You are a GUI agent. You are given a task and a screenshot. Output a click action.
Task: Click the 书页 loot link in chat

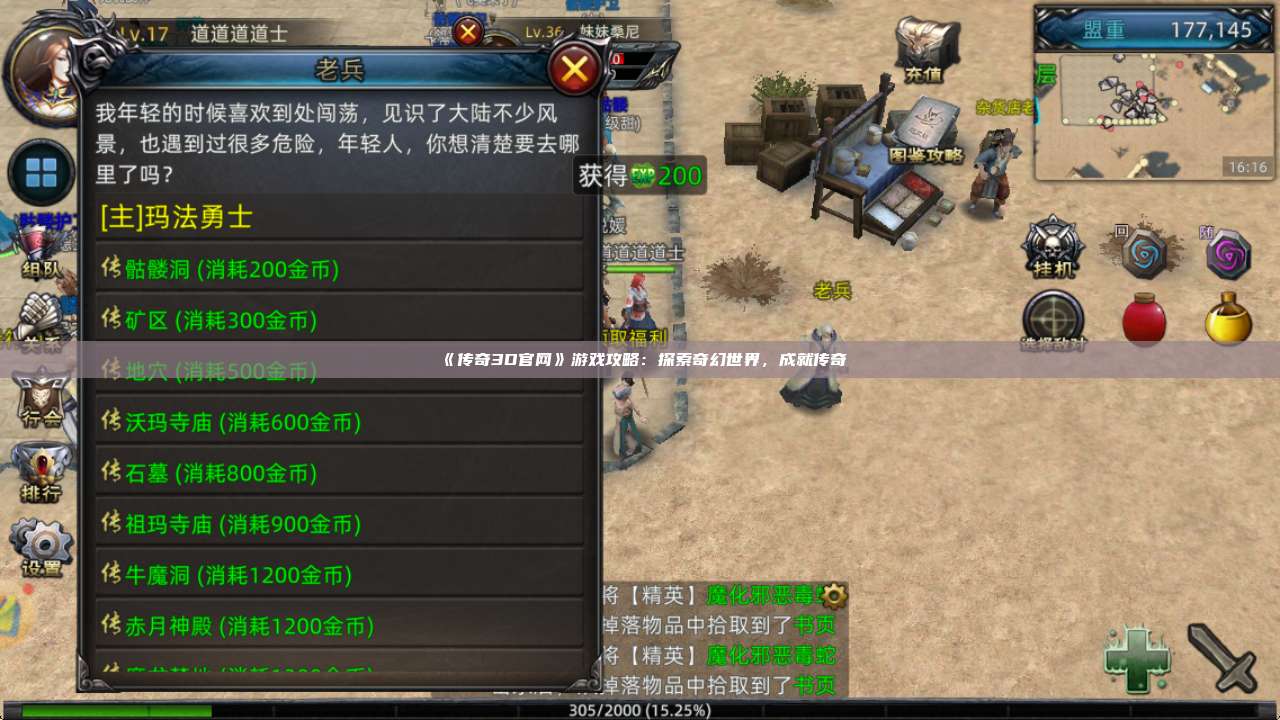(x=815, y=625)
